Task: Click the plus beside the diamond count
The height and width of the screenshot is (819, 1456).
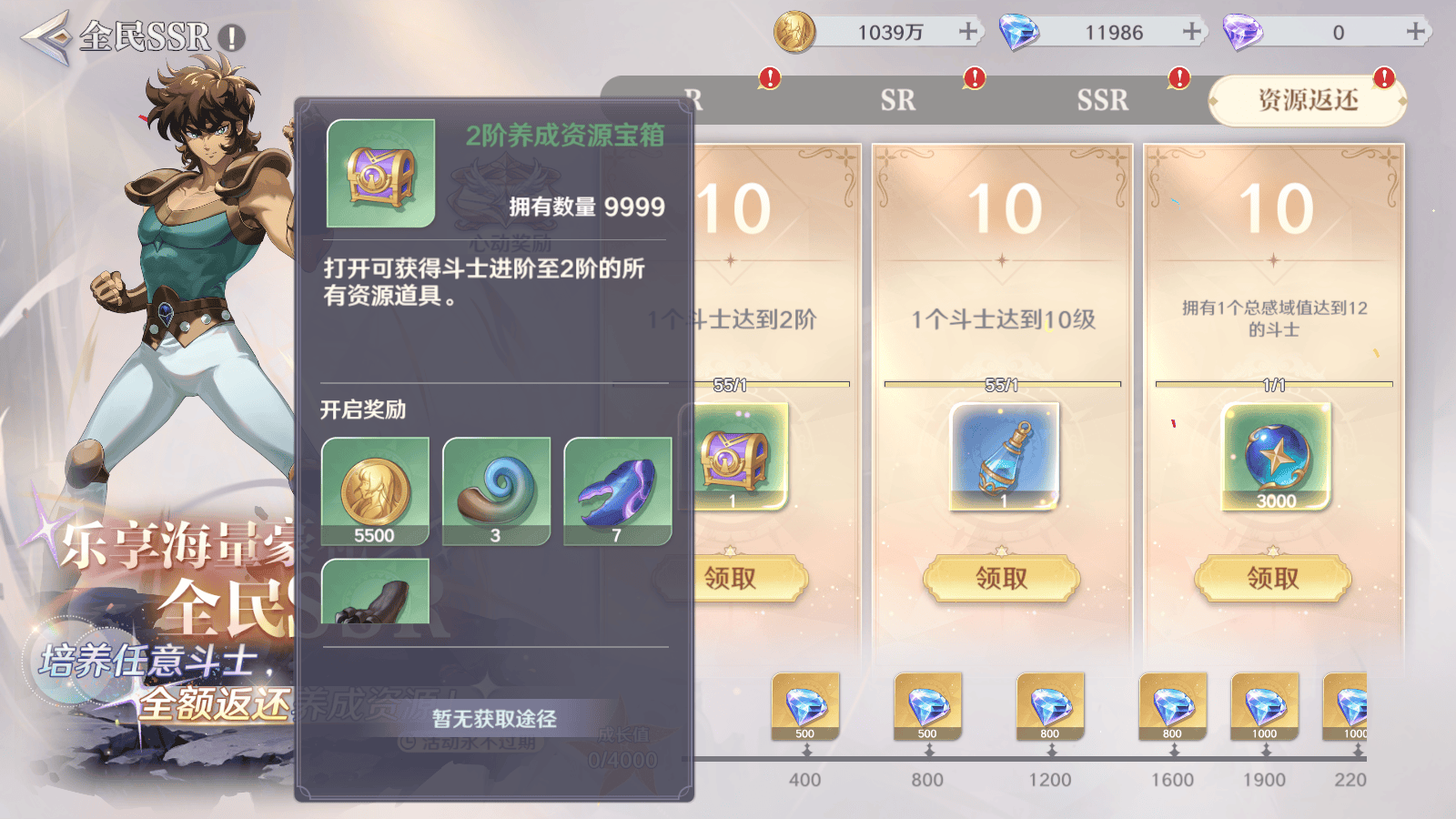Action: (1190, 31)
